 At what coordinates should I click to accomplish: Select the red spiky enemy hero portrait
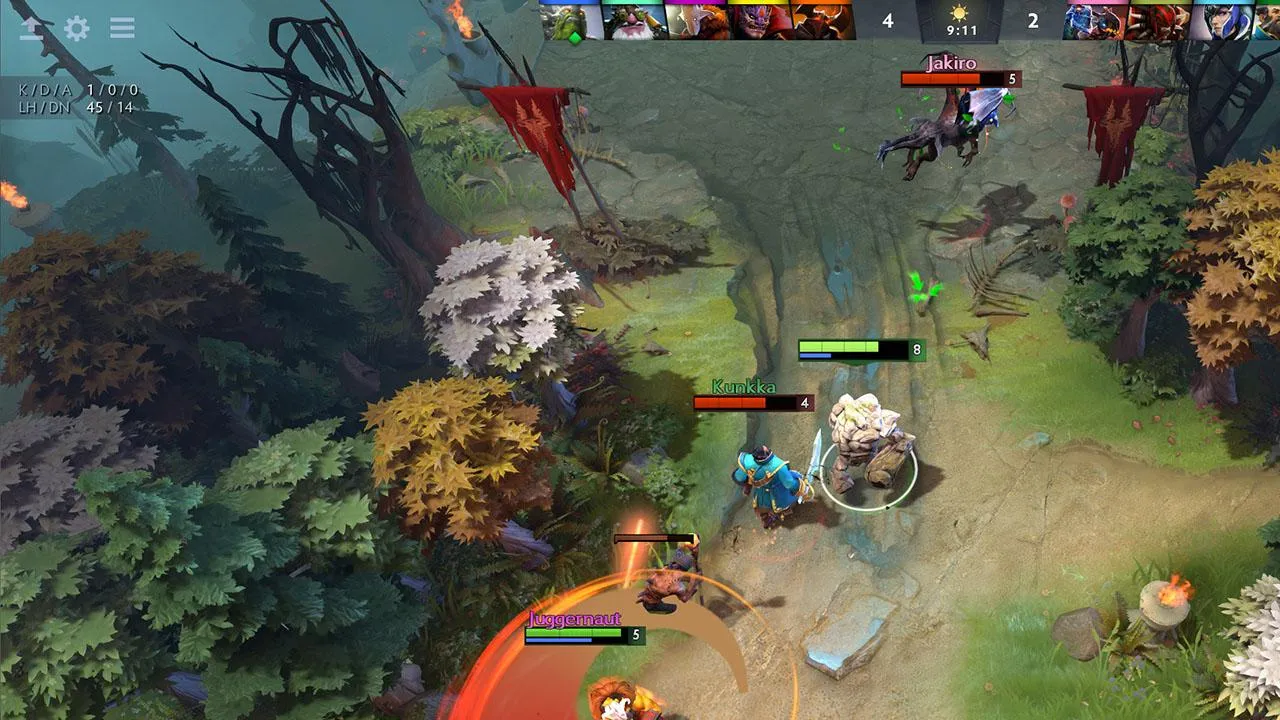(x=1157, y=21)
